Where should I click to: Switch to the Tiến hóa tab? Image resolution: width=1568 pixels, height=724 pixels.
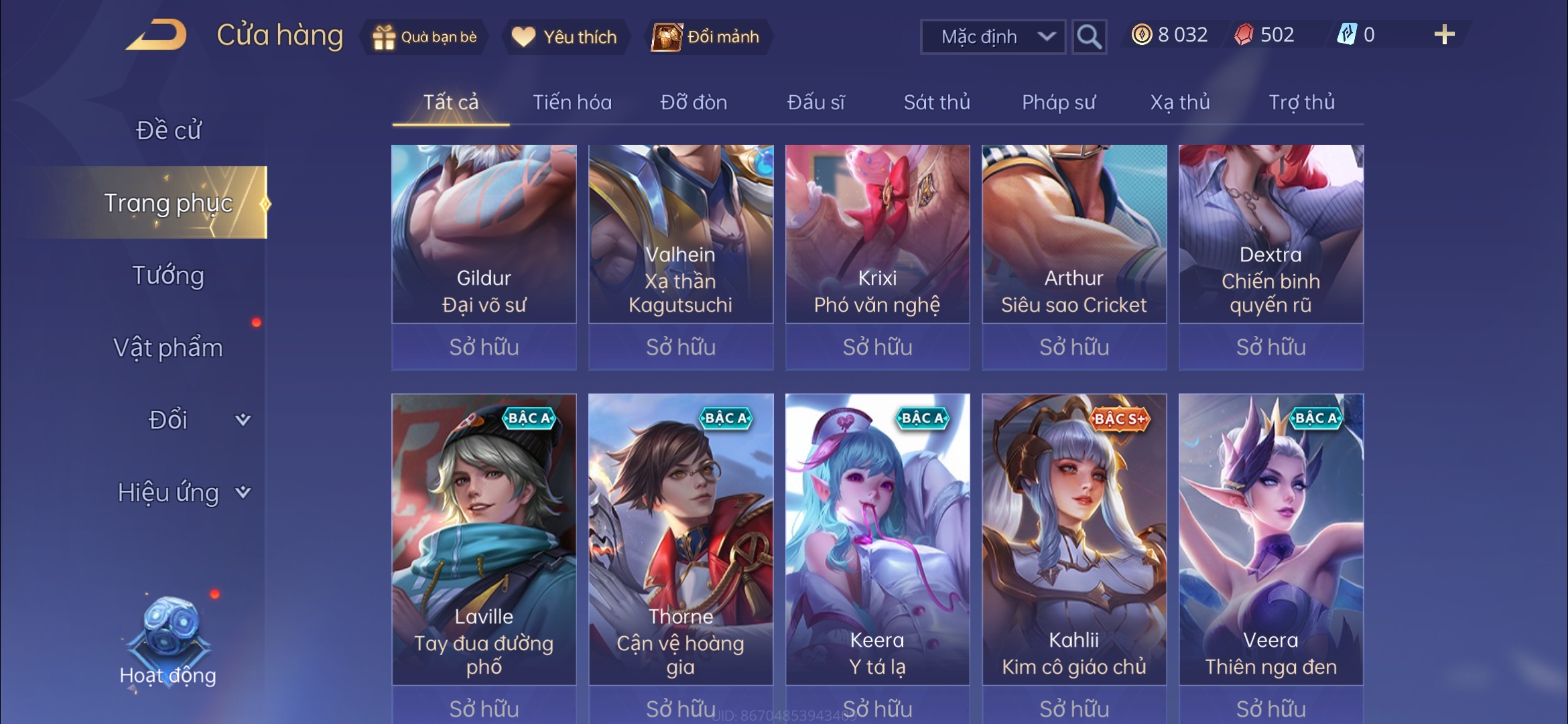[572, 103]
